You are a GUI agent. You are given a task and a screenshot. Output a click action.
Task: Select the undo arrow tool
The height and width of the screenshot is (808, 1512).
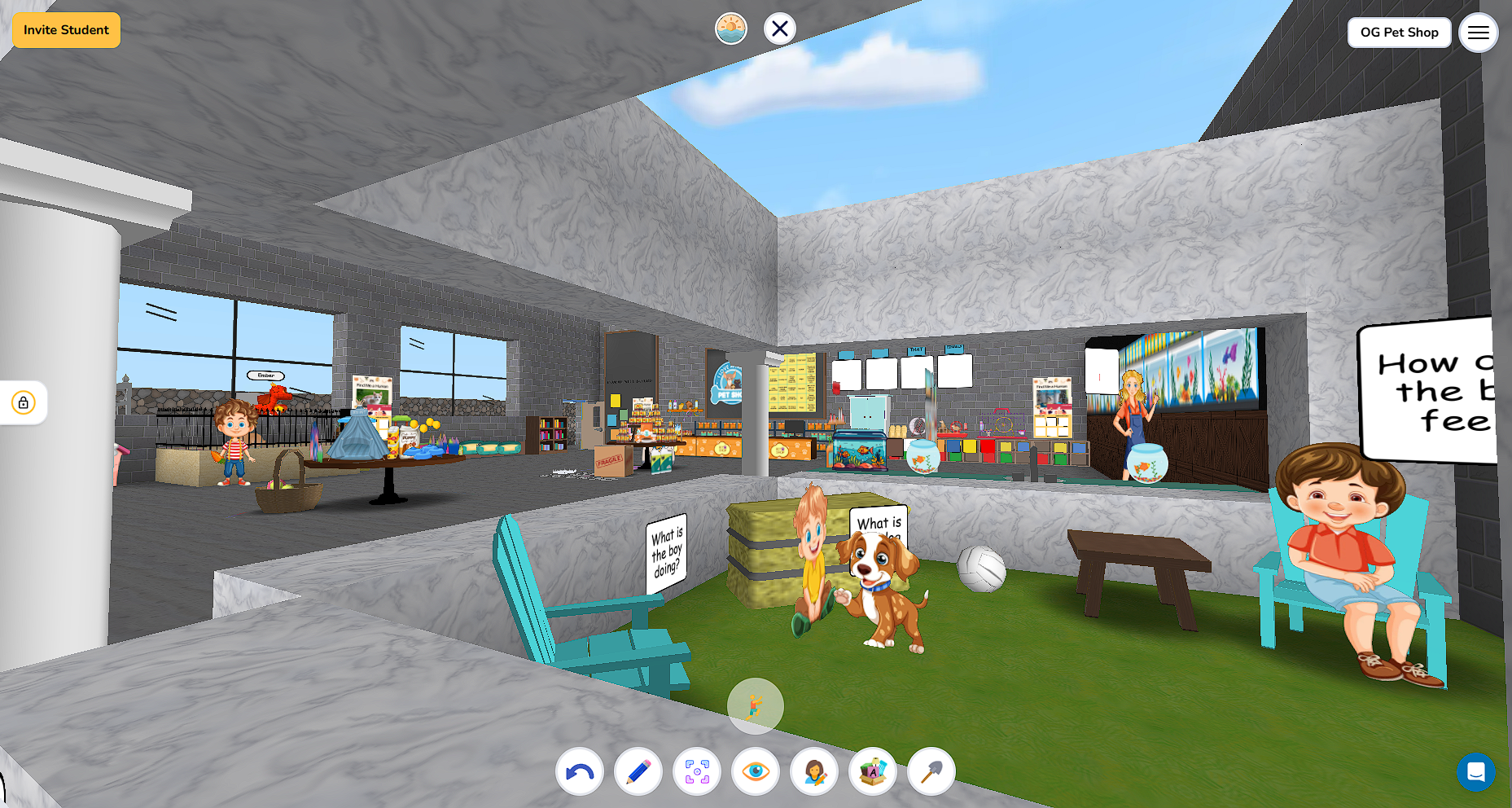click(x=579, y=771)
